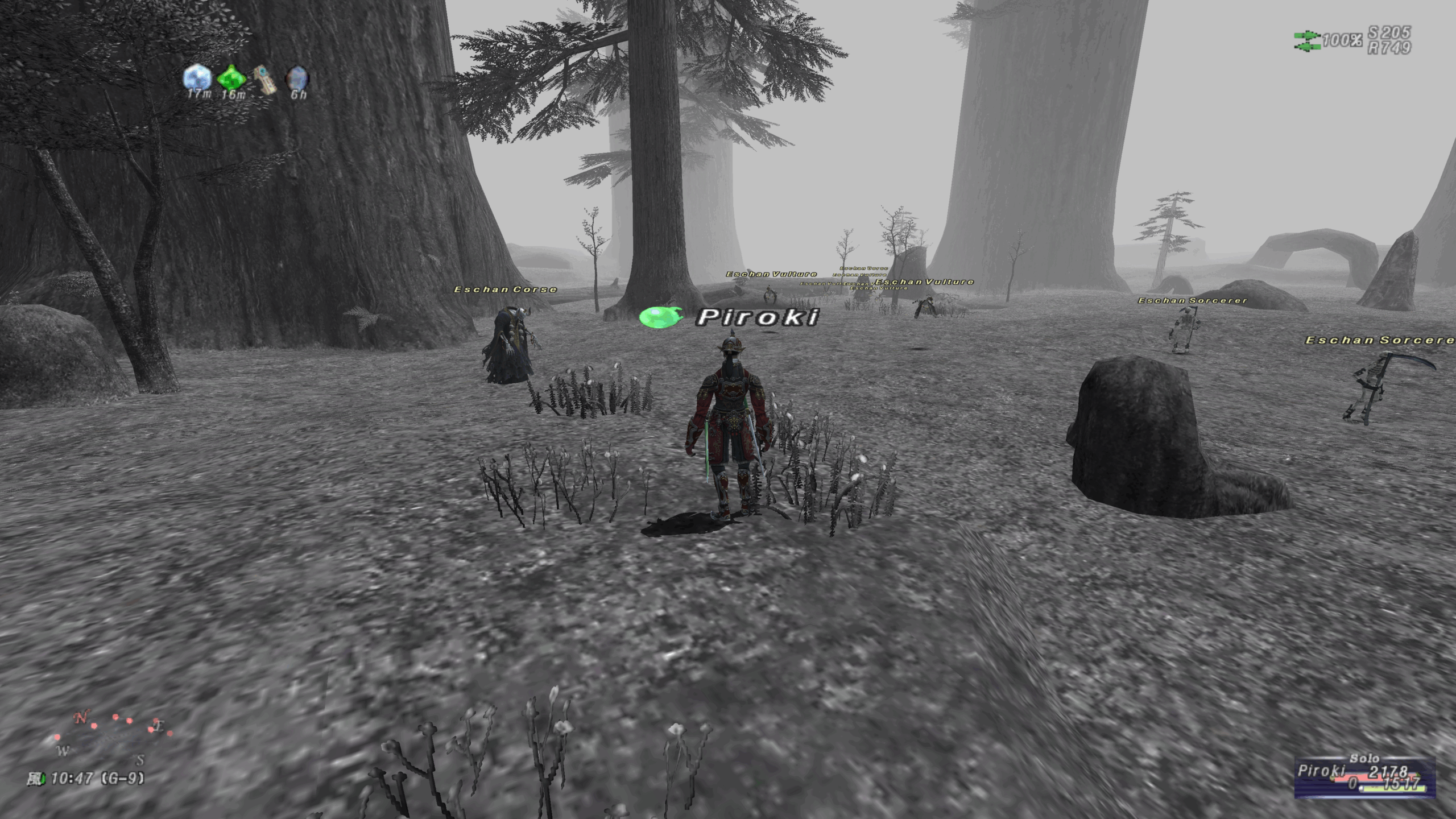Target the Eschan Corse nameplate
The height and width of the screenshot is (819, 1456).
[505, 289]
